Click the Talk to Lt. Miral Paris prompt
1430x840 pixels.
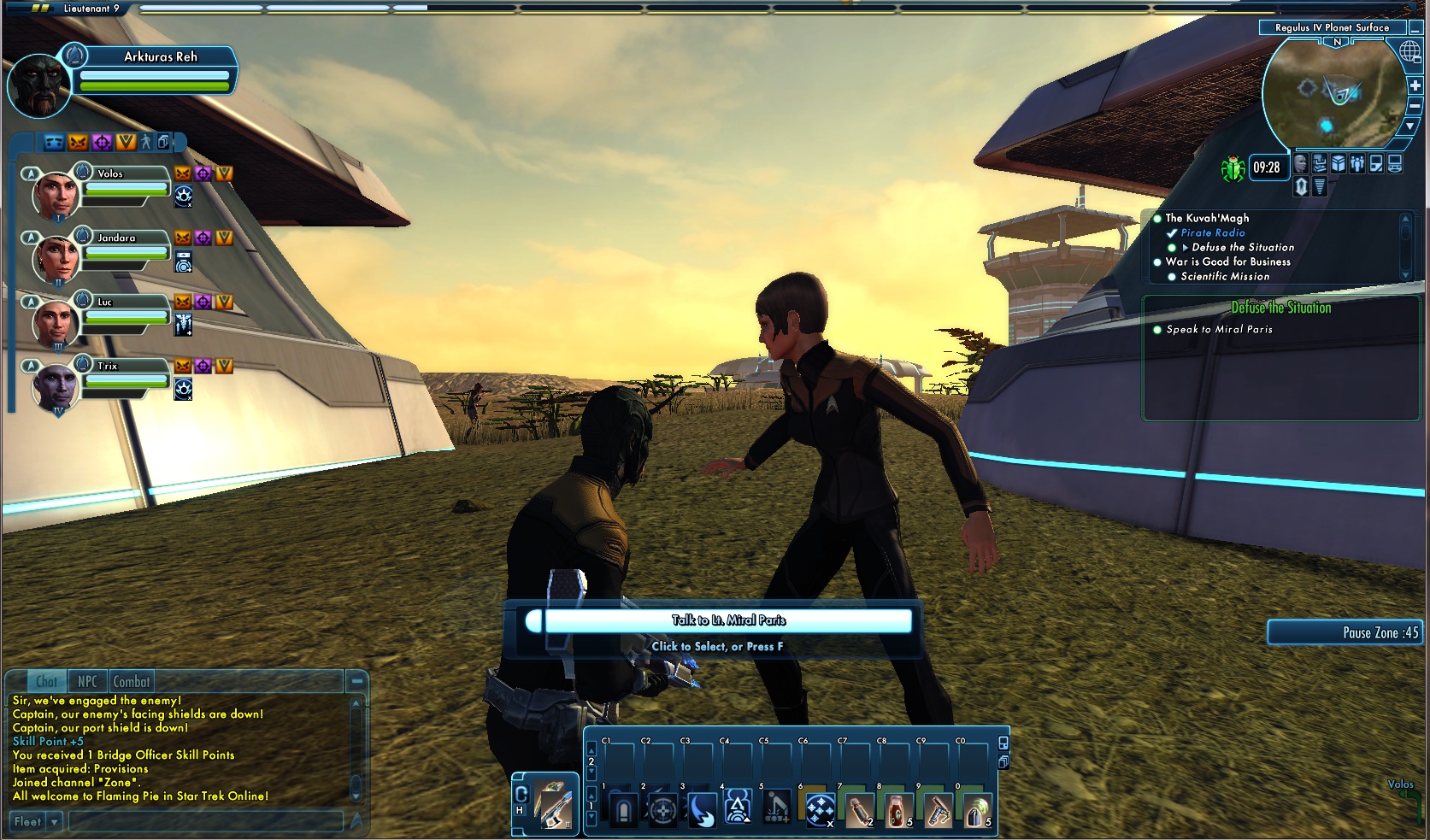pos(727,620)
